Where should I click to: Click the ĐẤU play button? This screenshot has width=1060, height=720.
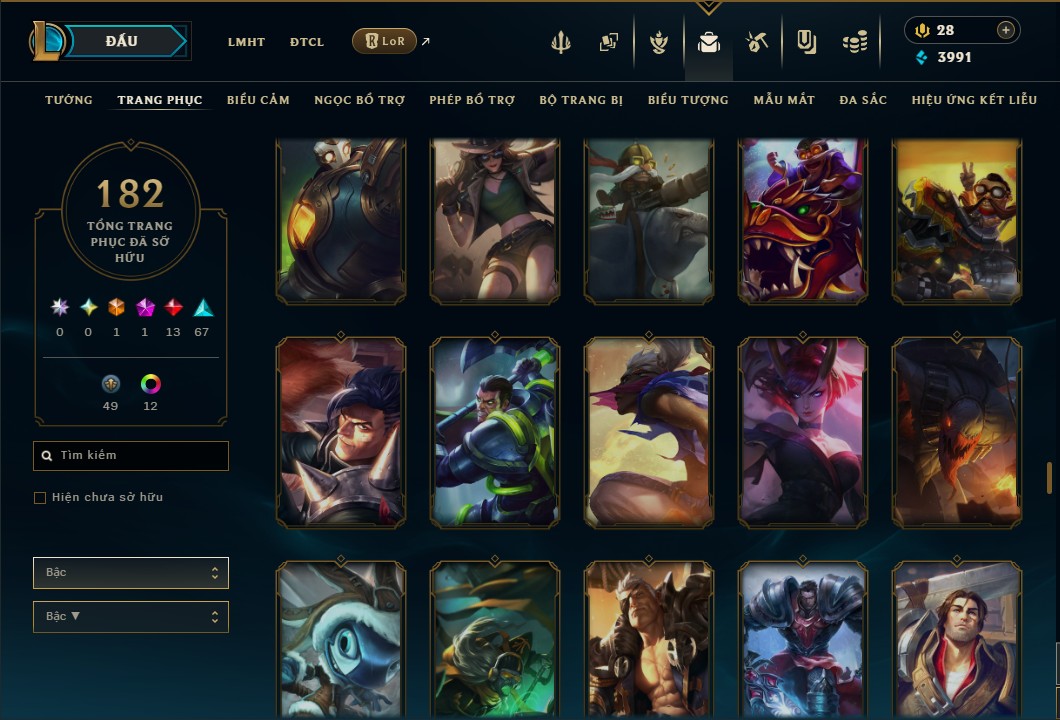(124, 41)
